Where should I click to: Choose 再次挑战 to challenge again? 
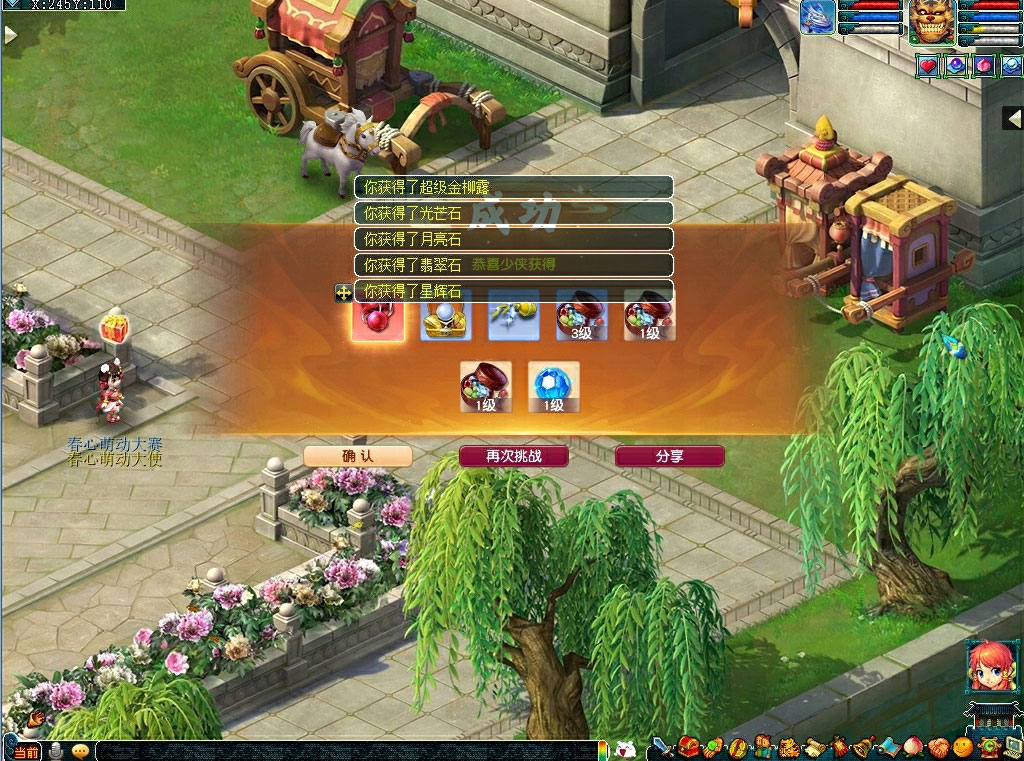point(513,456)
